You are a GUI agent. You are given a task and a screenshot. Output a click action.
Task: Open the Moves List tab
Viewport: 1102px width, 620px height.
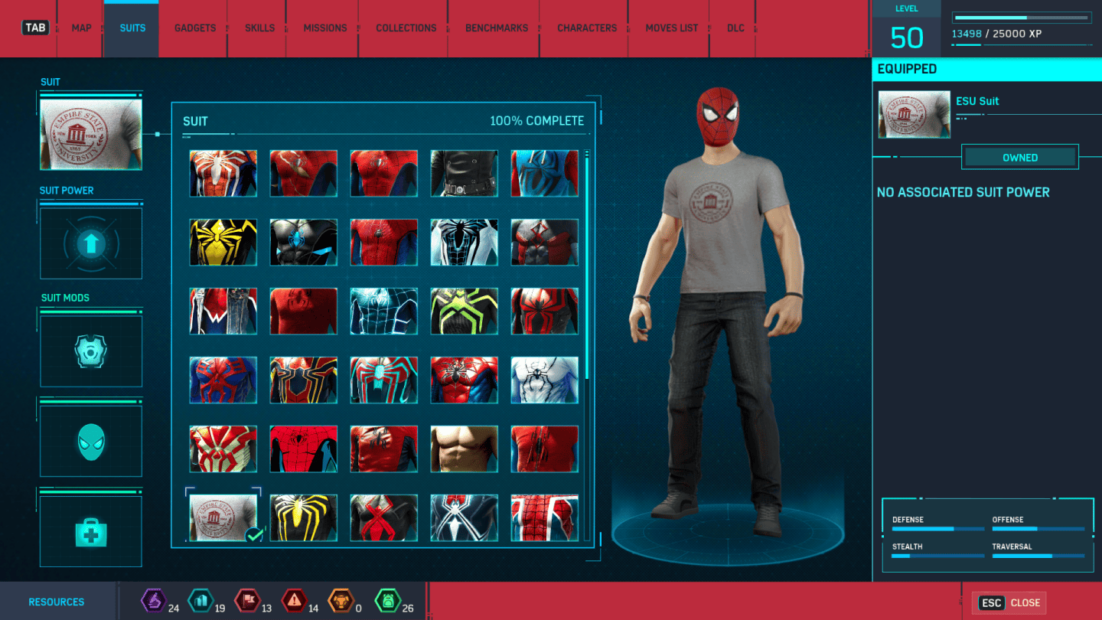pyautogui.click(x=670, y=28)
